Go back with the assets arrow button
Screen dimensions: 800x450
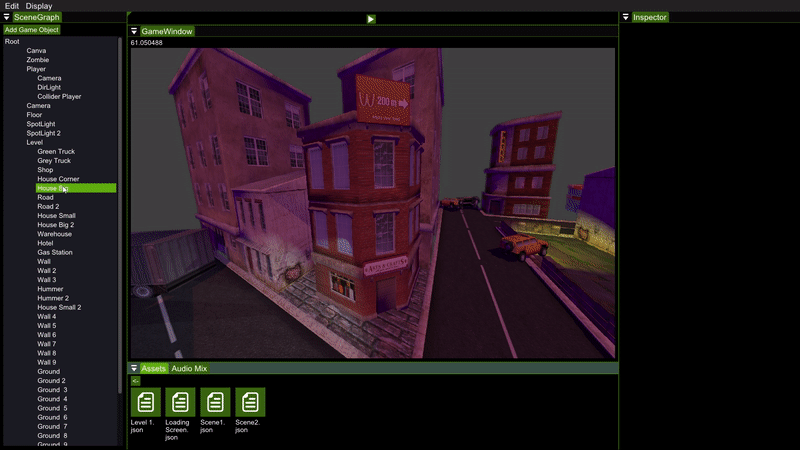136,381
